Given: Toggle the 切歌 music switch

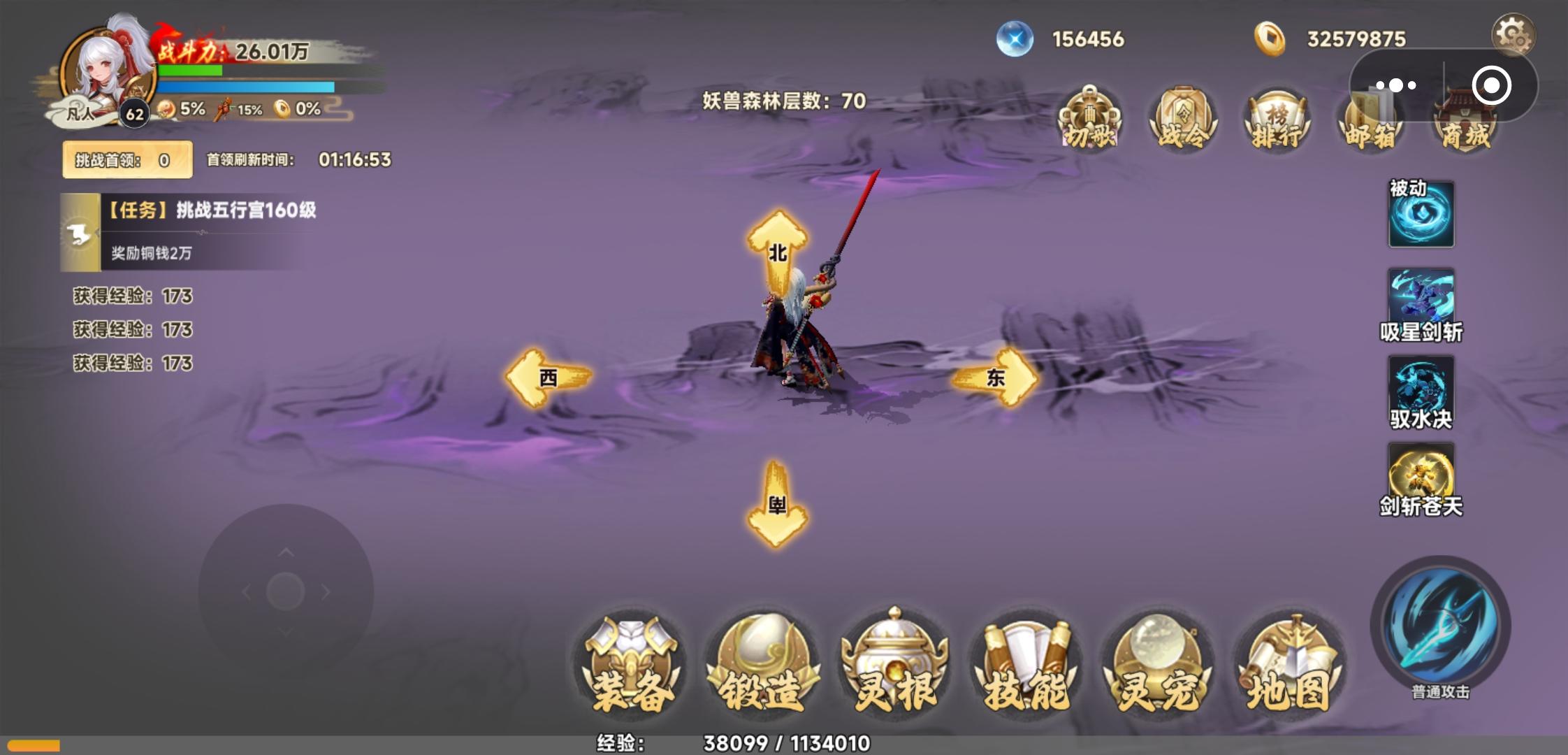Looking at the screenshot, I should [x=1089, y=119].
